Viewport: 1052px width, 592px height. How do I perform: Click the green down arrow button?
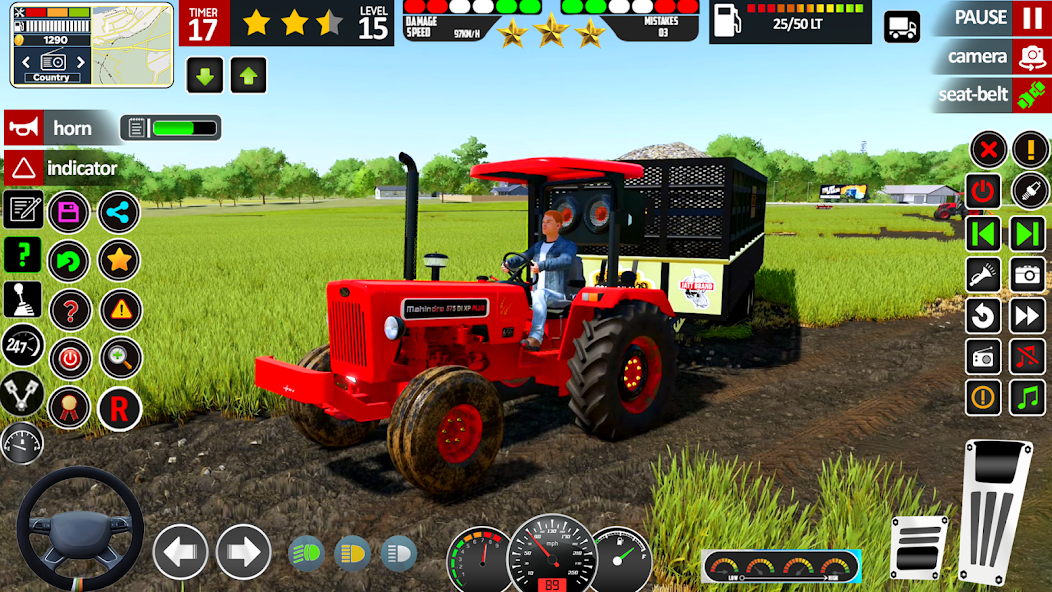[x=205, y=75]
